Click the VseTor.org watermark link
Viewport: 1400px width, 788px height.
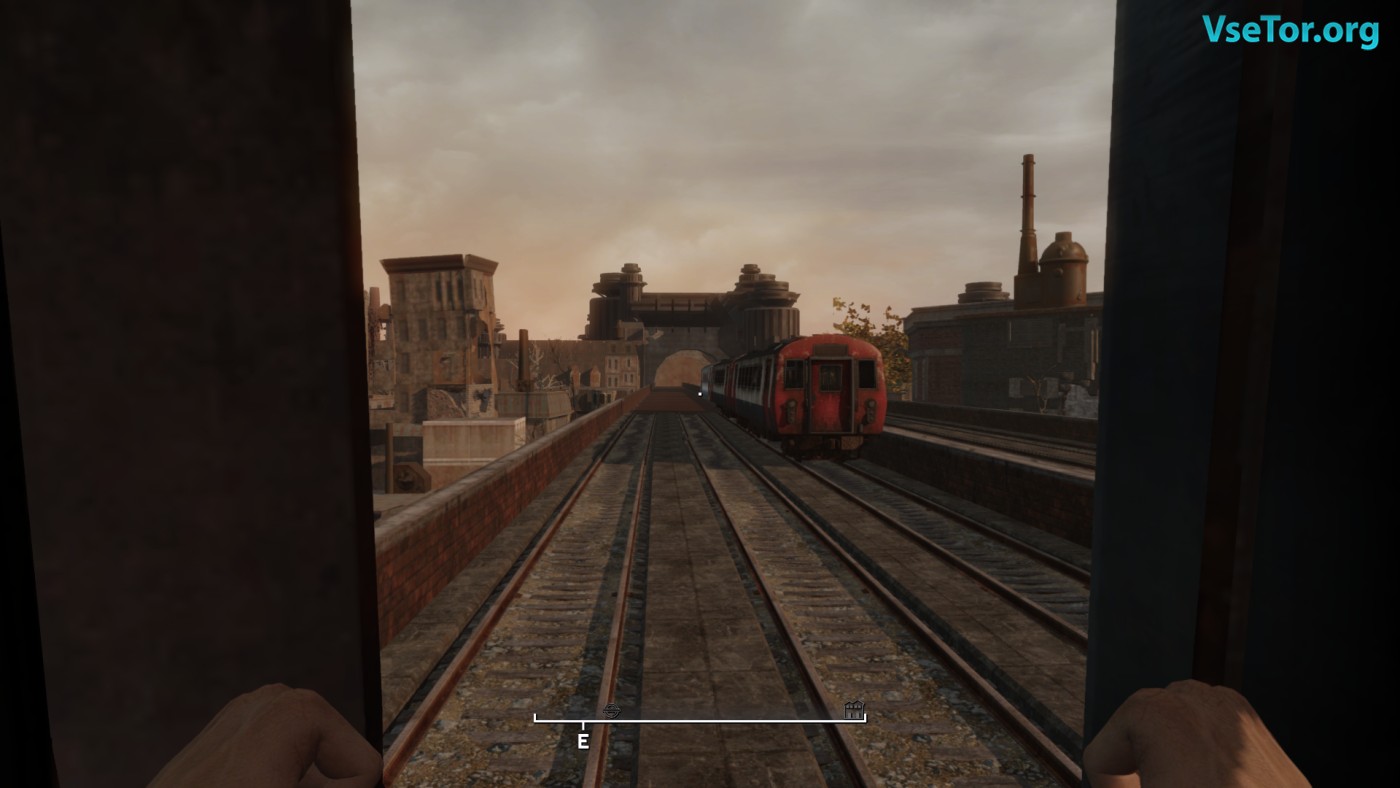pyautogui.click(x=1290, y=30)
